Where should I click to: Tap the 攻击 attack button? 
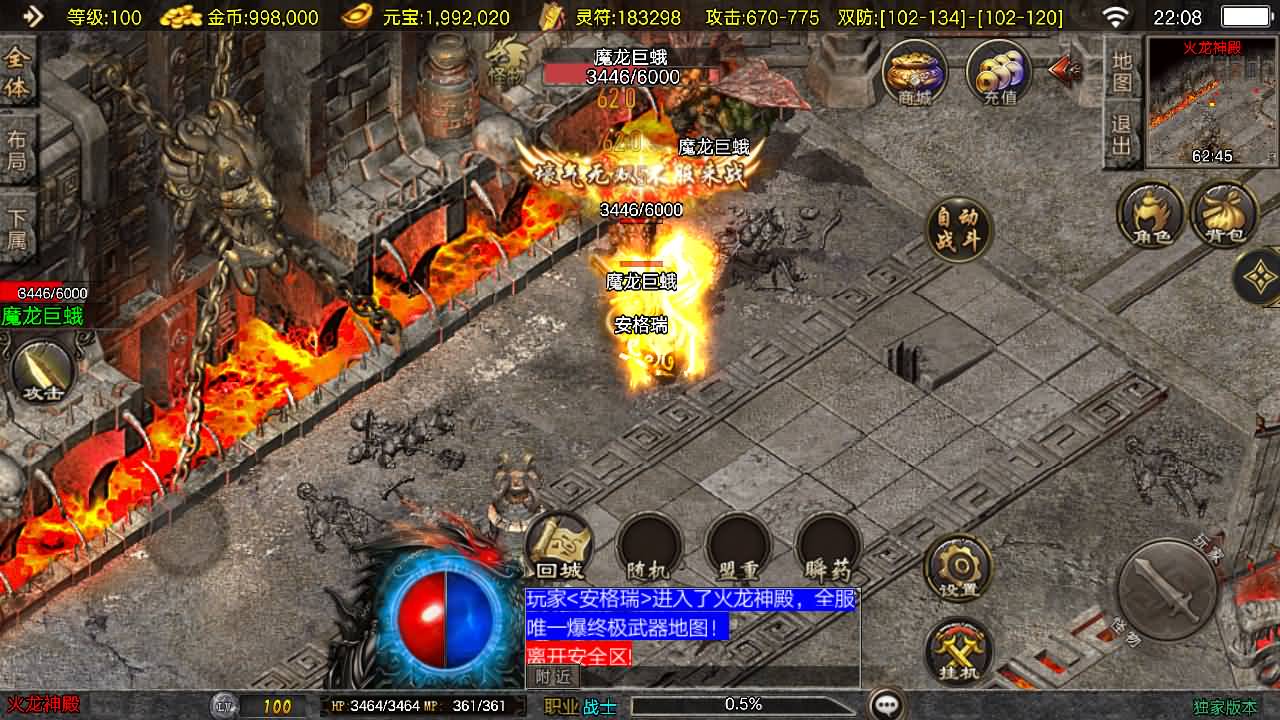coord(44,373)
